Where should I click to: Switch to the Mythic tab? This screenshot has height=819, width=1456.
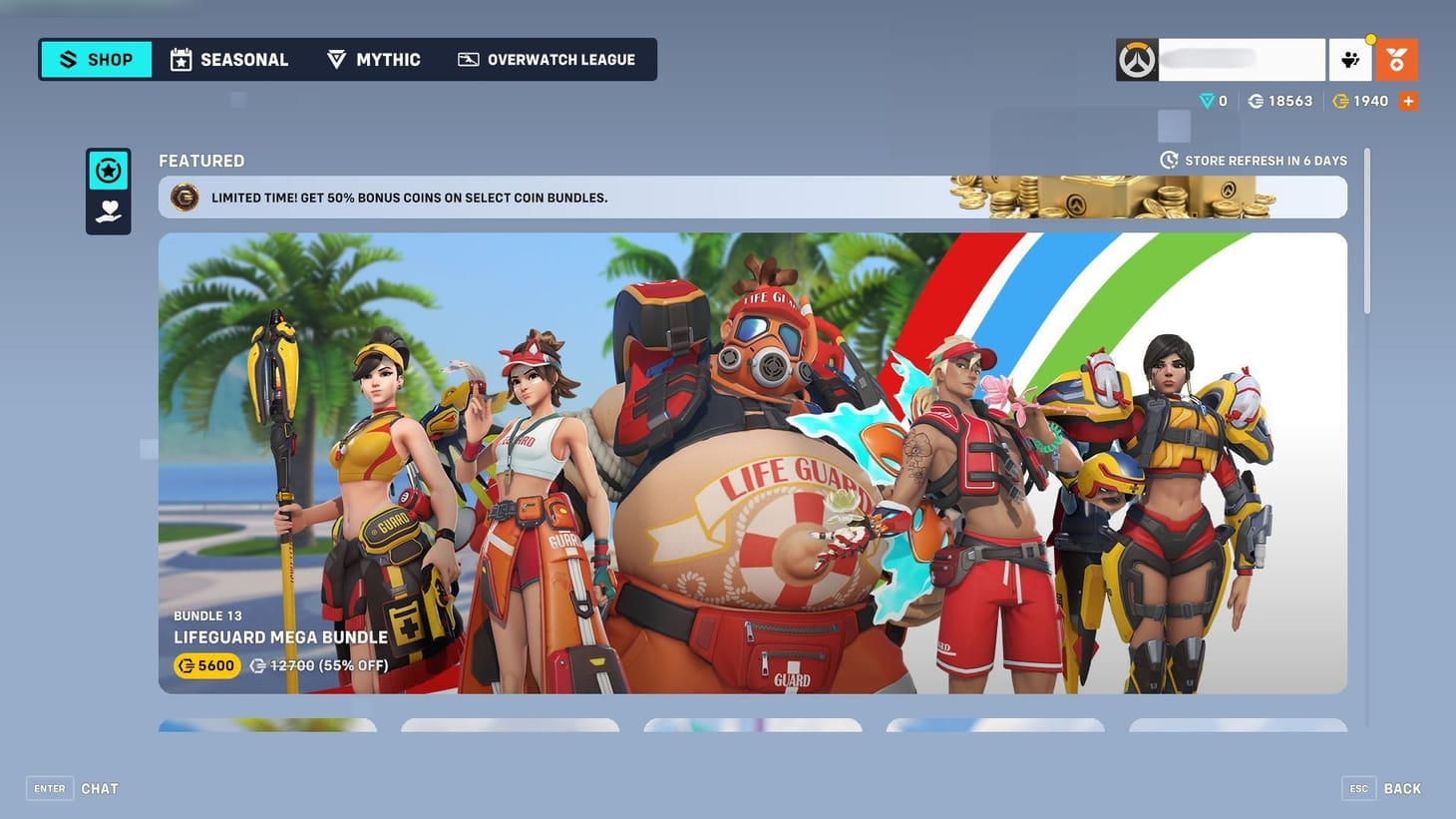coord(373,59)
